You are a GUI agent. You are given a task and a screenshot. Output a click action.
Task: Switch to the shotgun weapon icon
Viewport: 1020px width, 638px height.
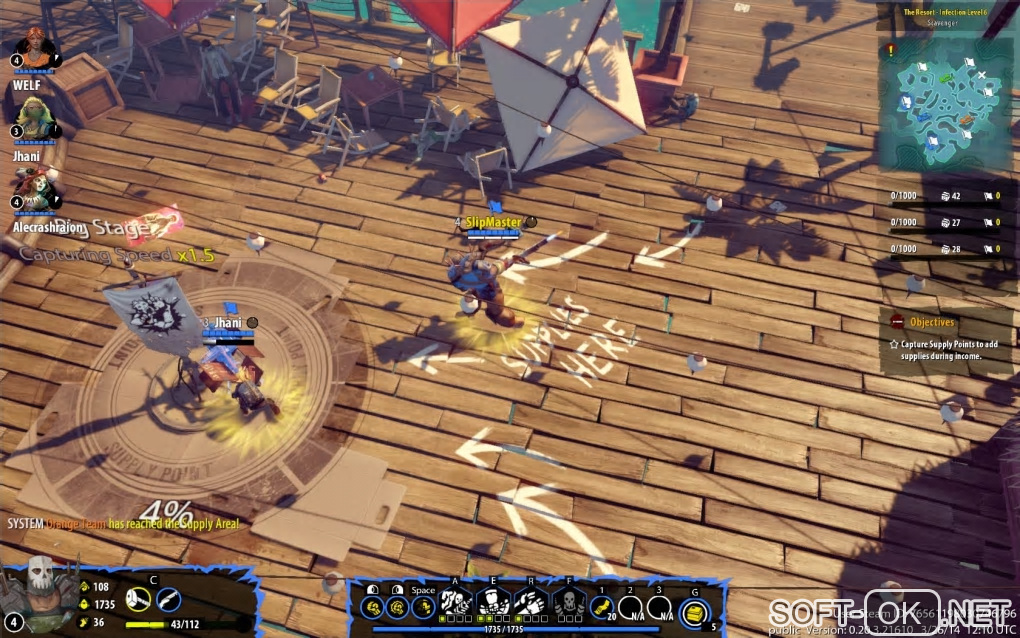(x=169, y=599)
